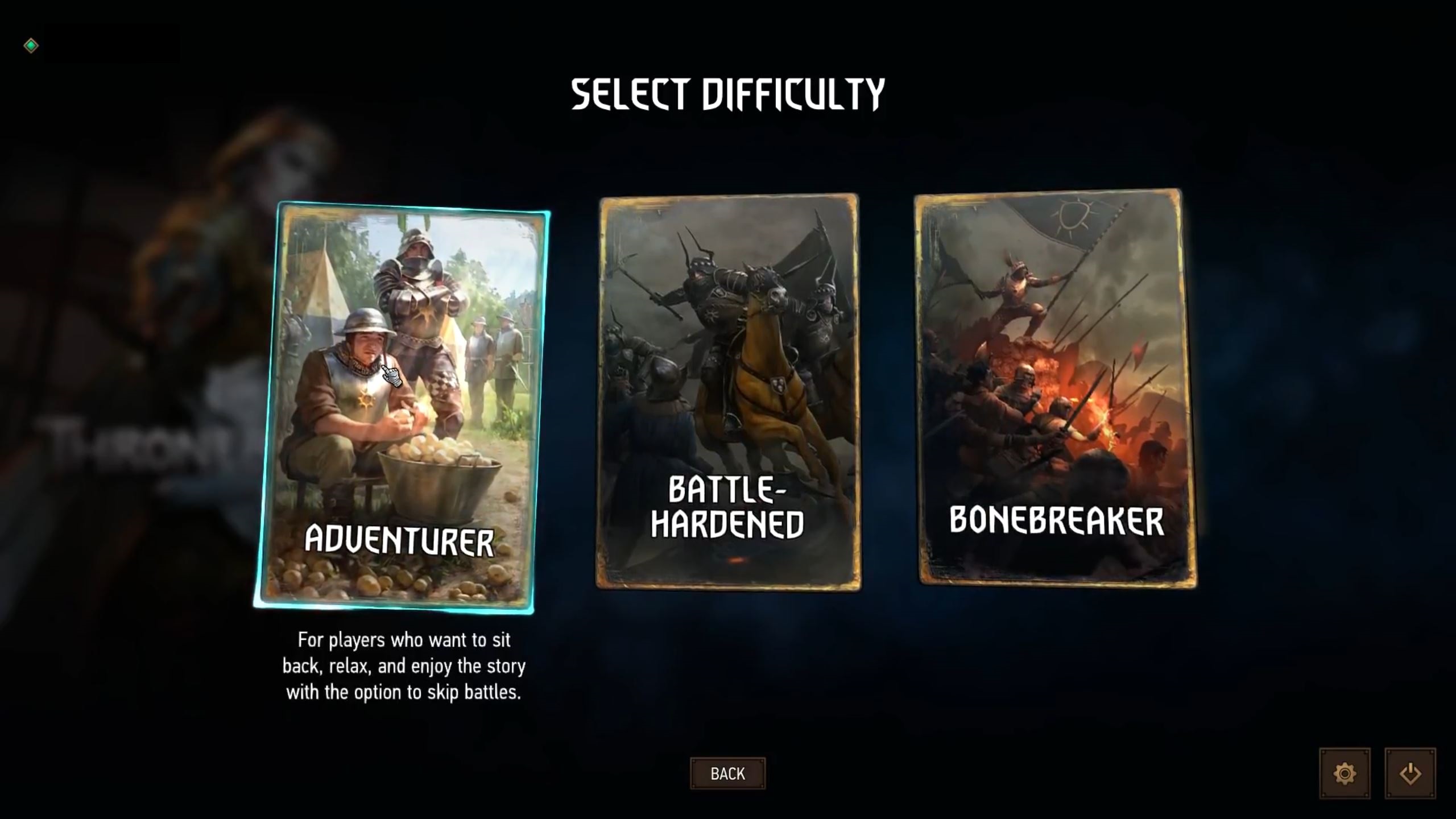Click the Back button
This screenshot has width=1456, height=819.
[728, 773]
